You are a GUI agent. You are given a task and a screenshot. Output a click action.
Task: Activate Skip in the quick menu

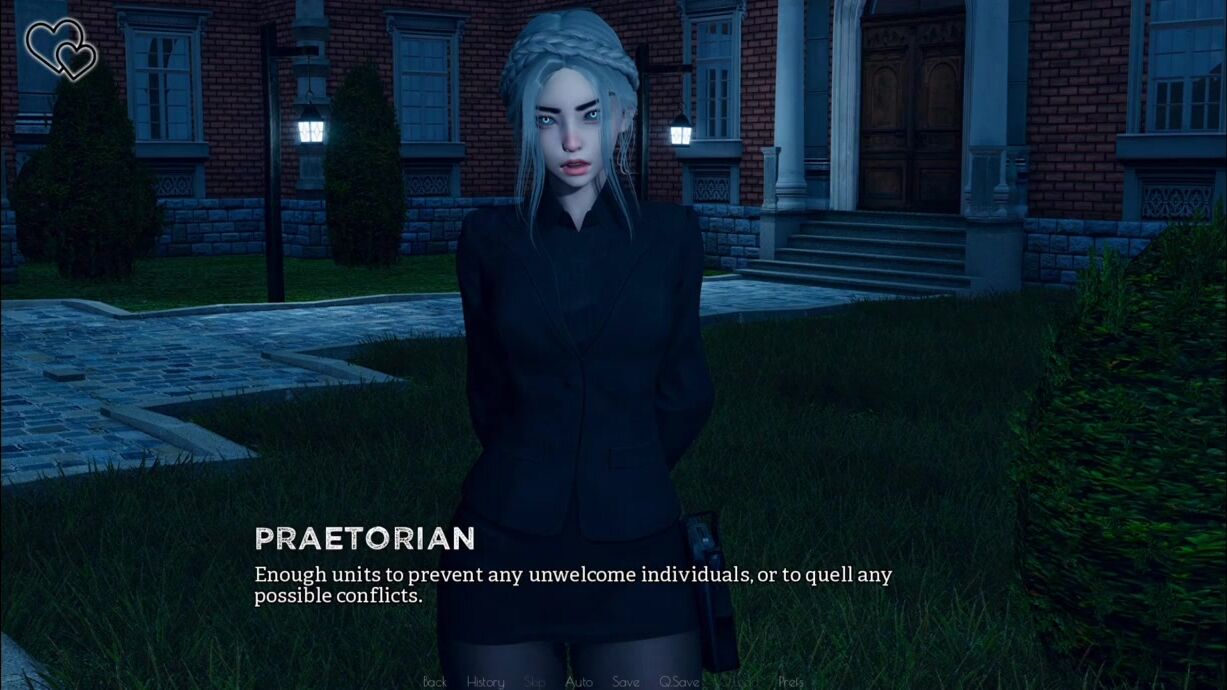point(535,682)
